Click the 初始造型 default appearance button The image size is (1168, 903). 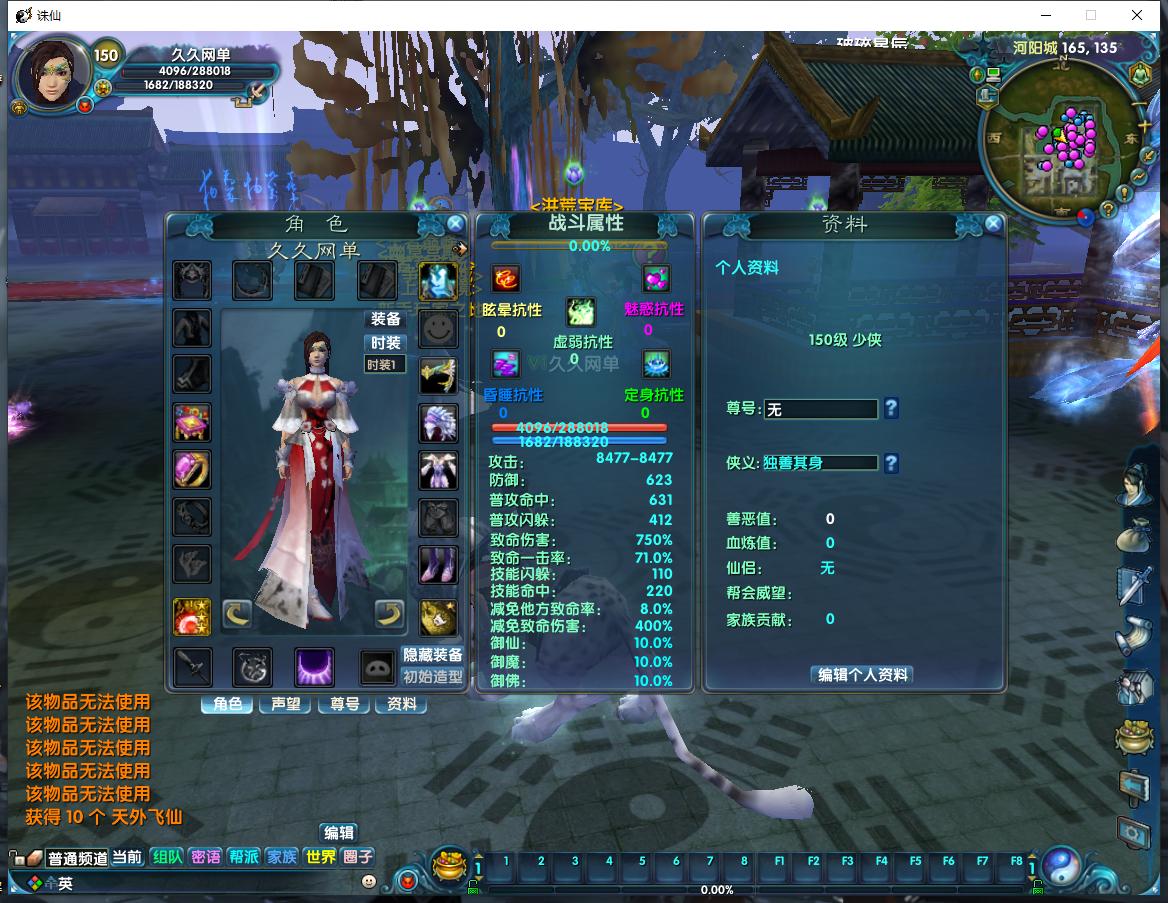pos(433,676)
